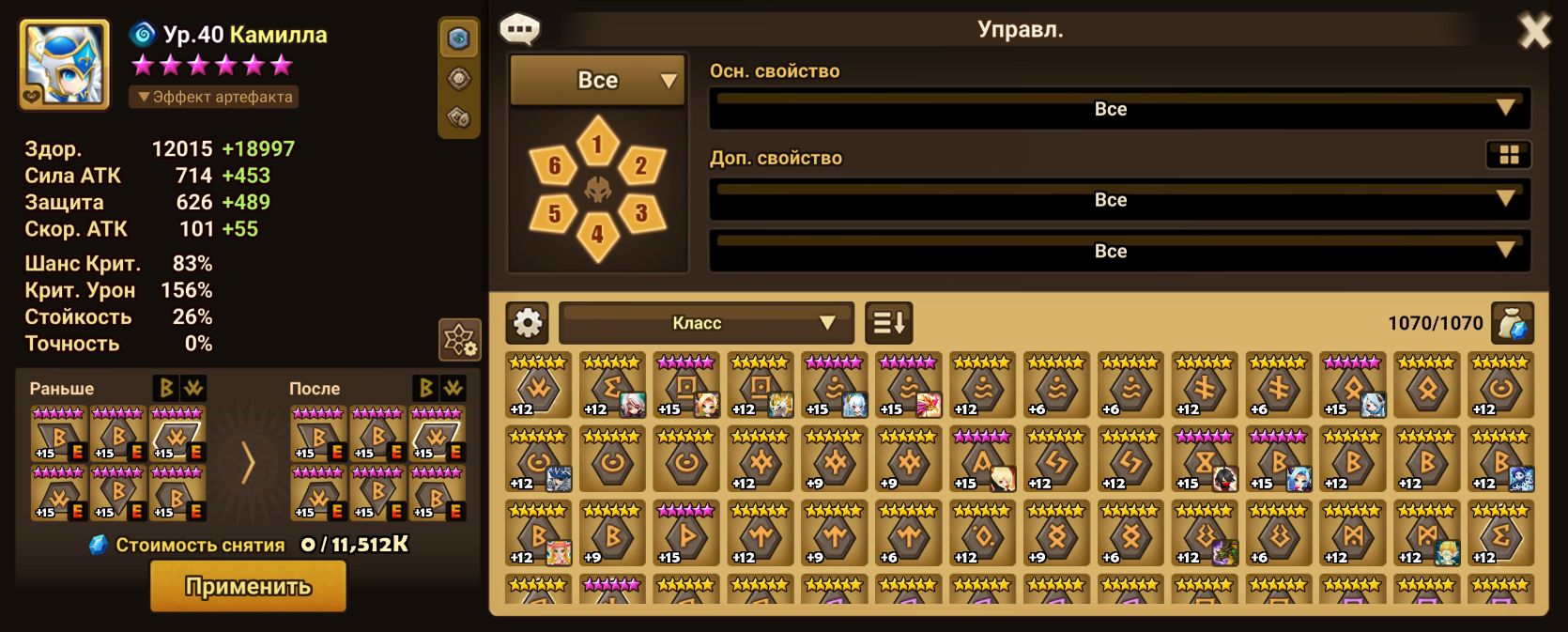Open the chat speech bubble
Image resolution: width=1568 pixels, height=632 pixels.
pos(519,29)
